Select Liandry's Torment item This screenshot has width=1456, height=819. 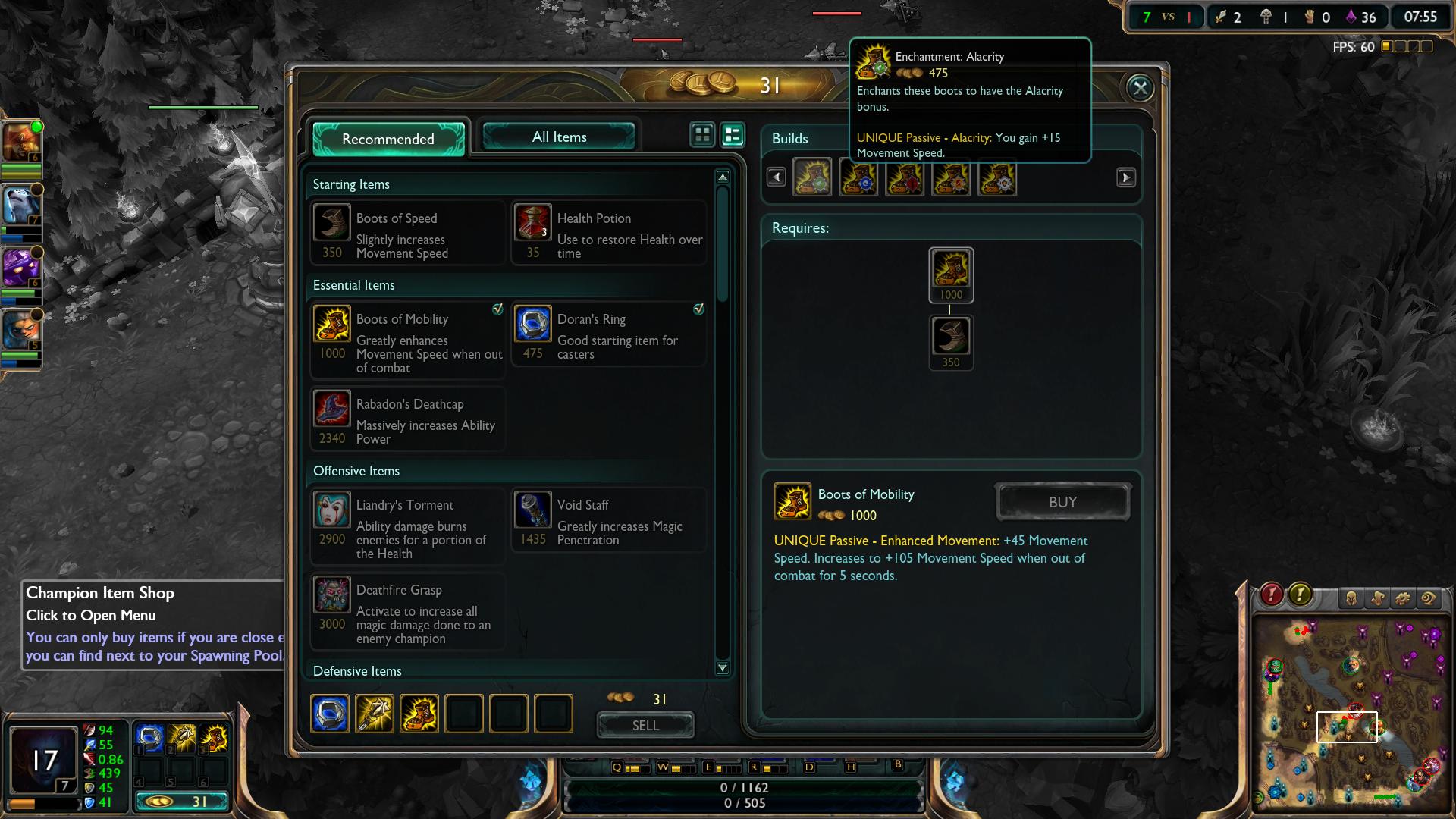(408, 526)
